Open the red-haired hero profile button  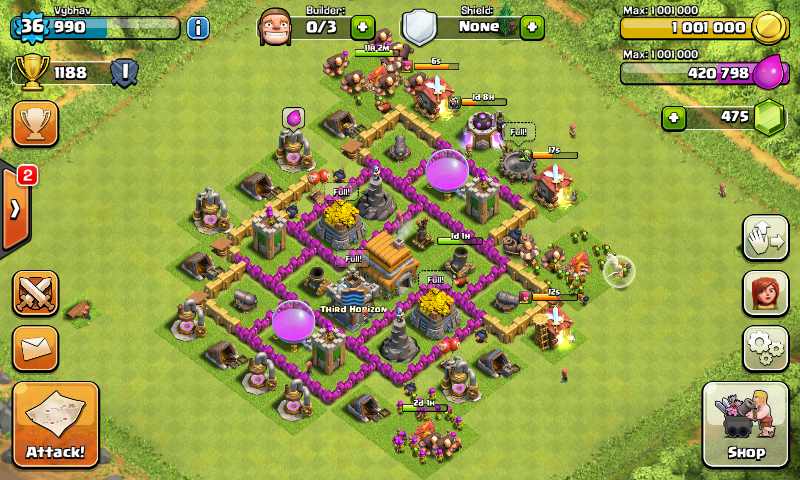pos(765,293)
